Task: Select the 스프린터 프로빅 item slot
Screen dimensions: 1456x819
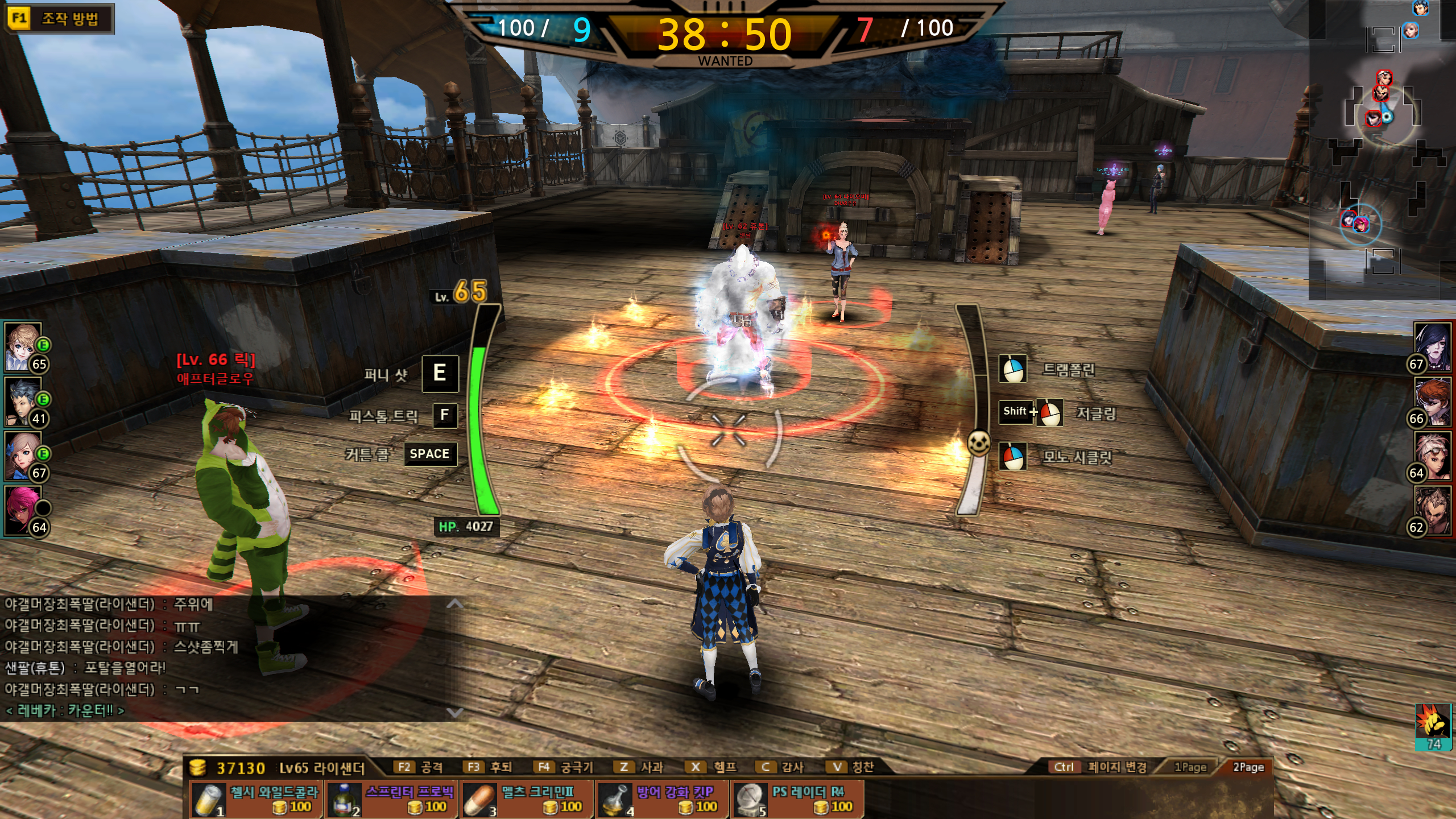Action: click(392, 799)
